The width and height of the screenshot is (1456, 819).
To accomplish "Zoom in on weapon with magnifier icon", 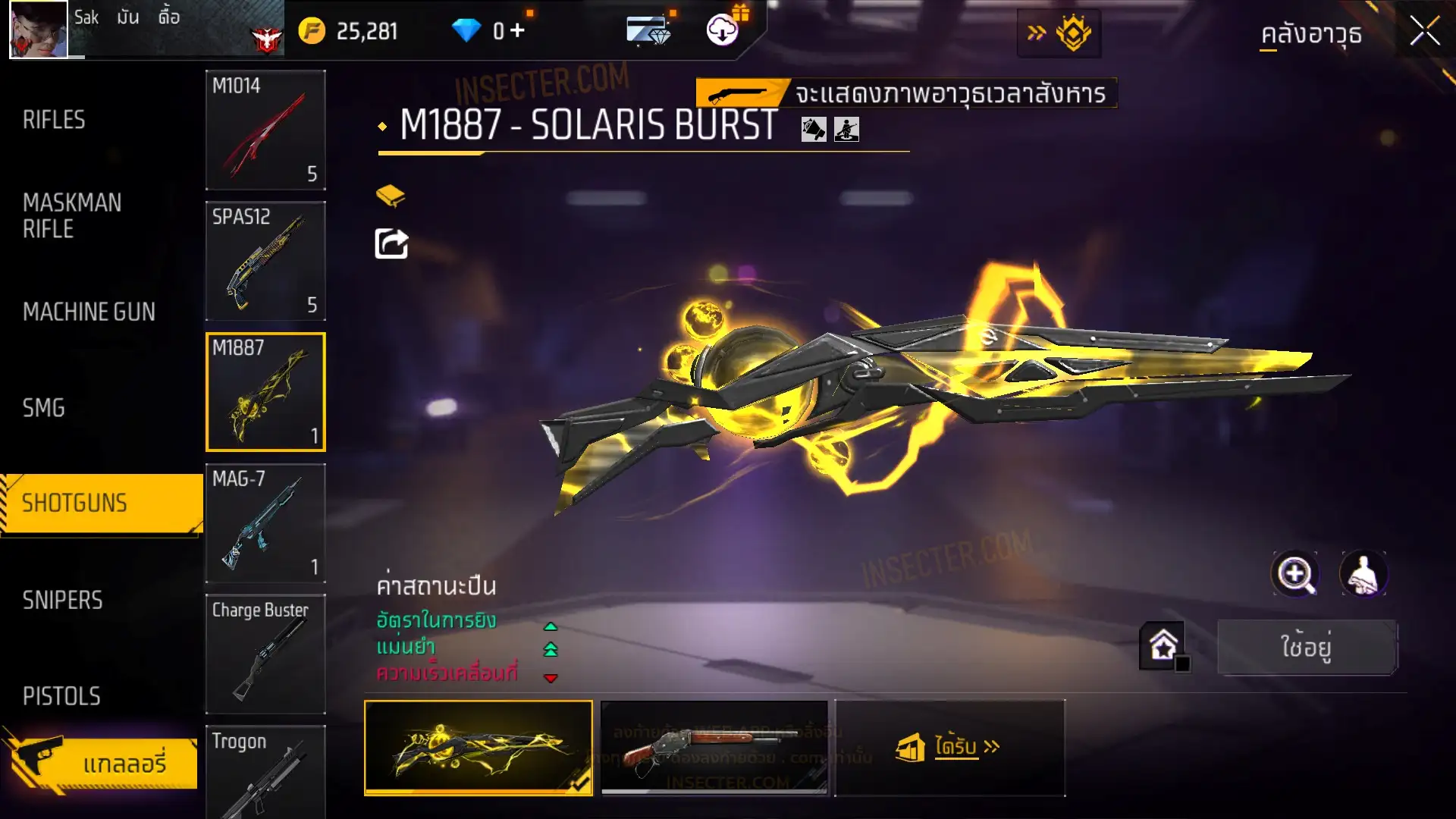I will (1295, 574).
